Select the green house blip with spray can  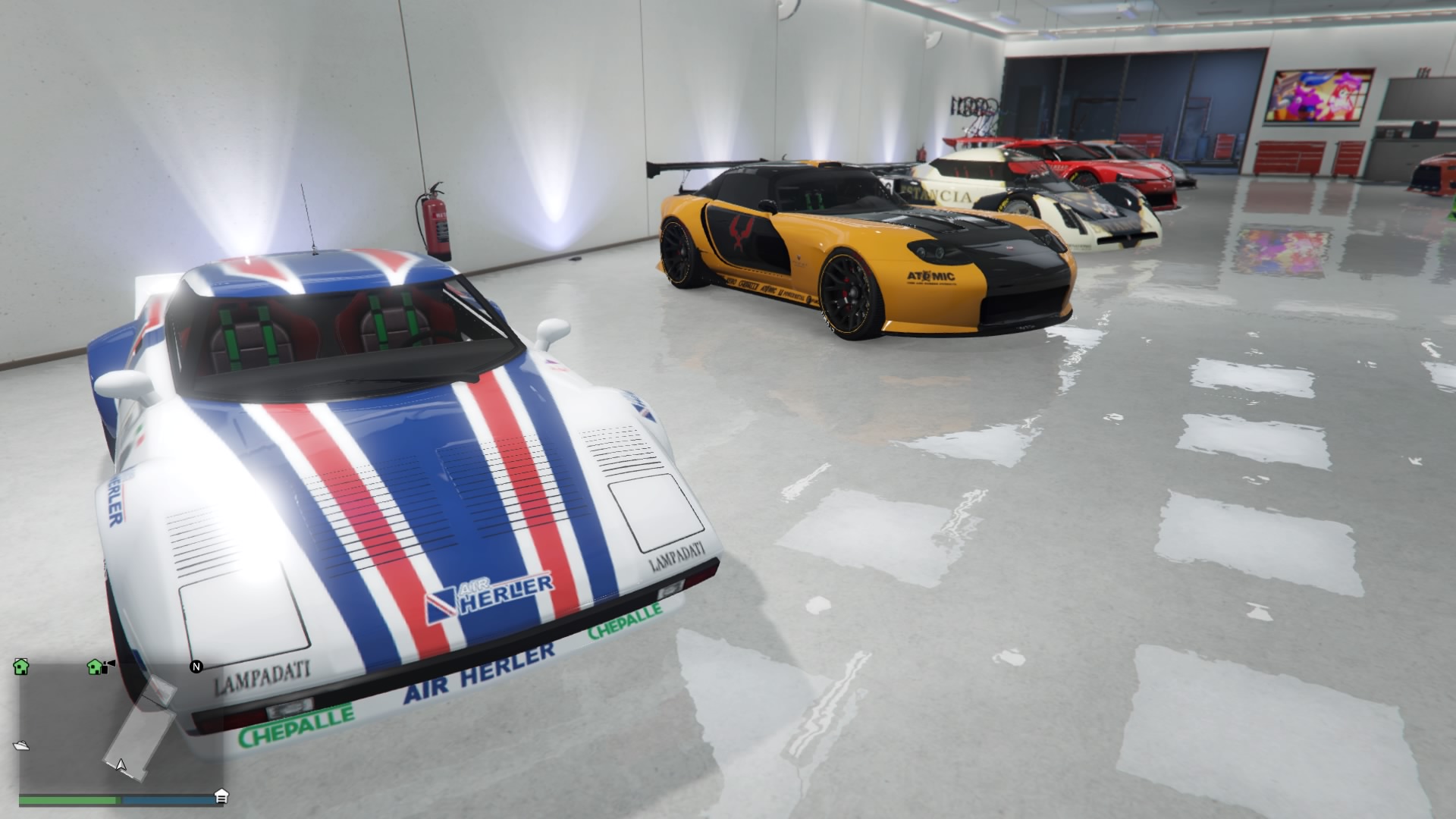point(96,667)
